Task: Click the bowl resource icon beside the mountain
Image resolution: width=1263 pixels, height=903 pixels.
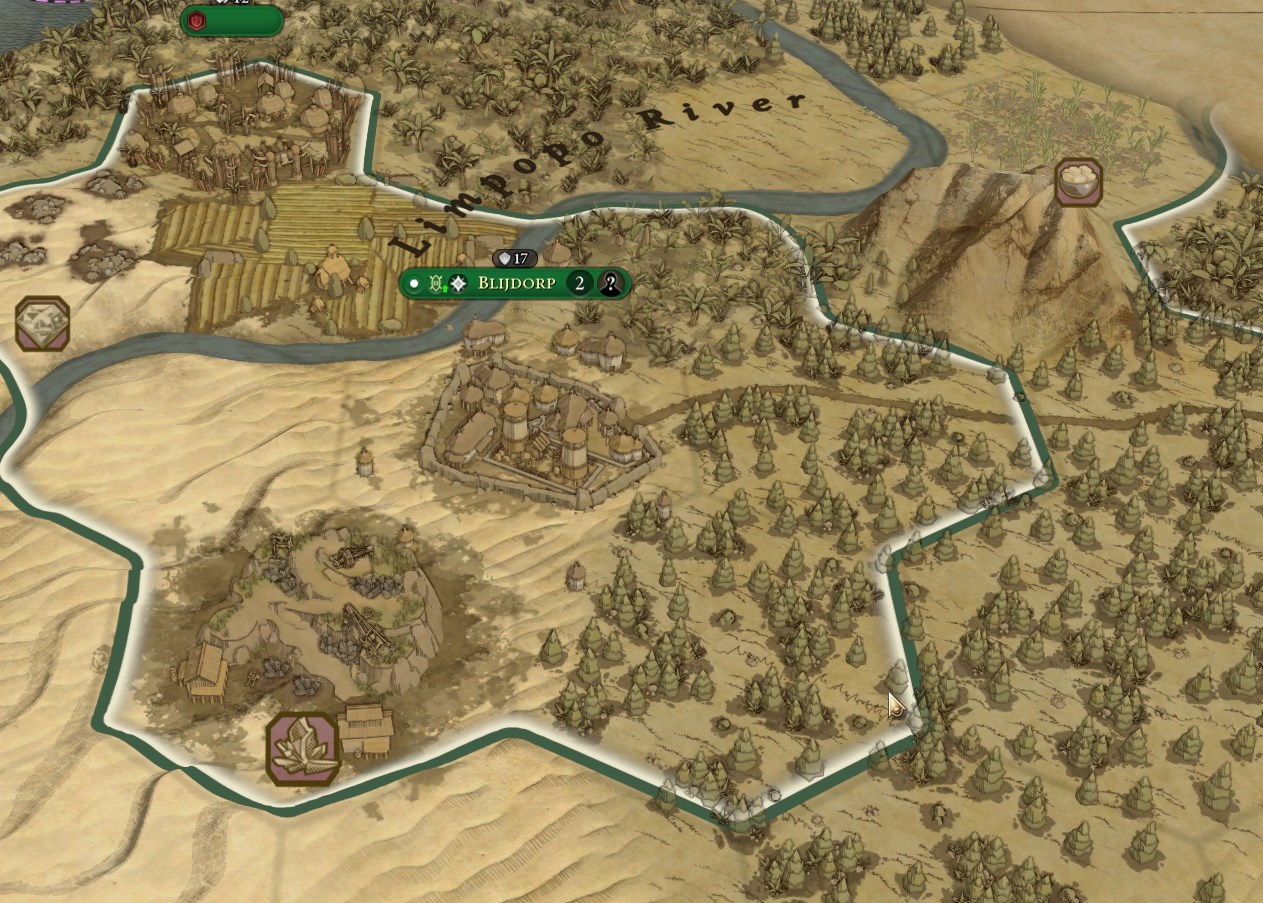Action: click(x=1078, y=181)
